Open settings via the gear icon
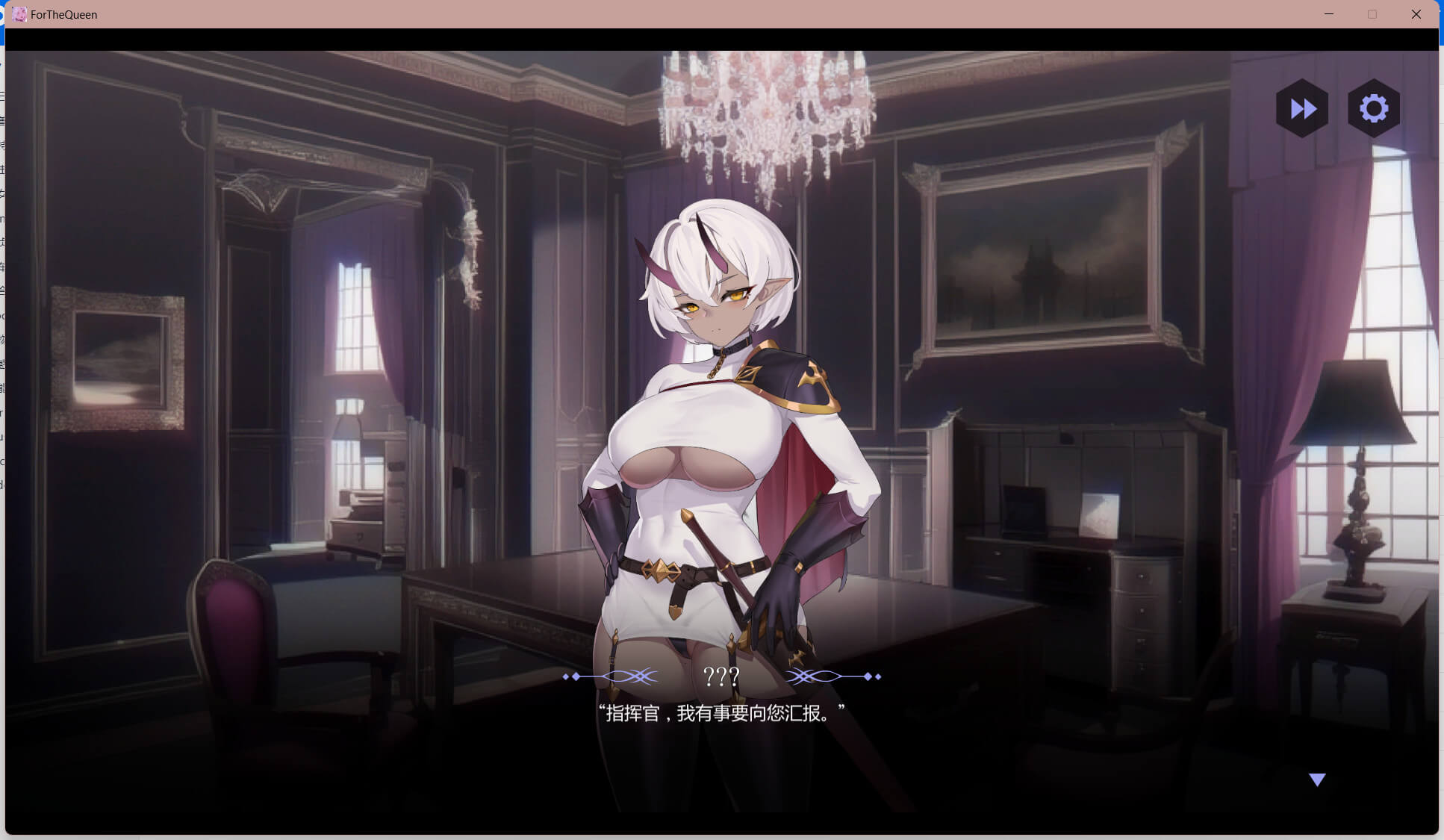The image size is (1444, 840). (x=1373, y=109)
